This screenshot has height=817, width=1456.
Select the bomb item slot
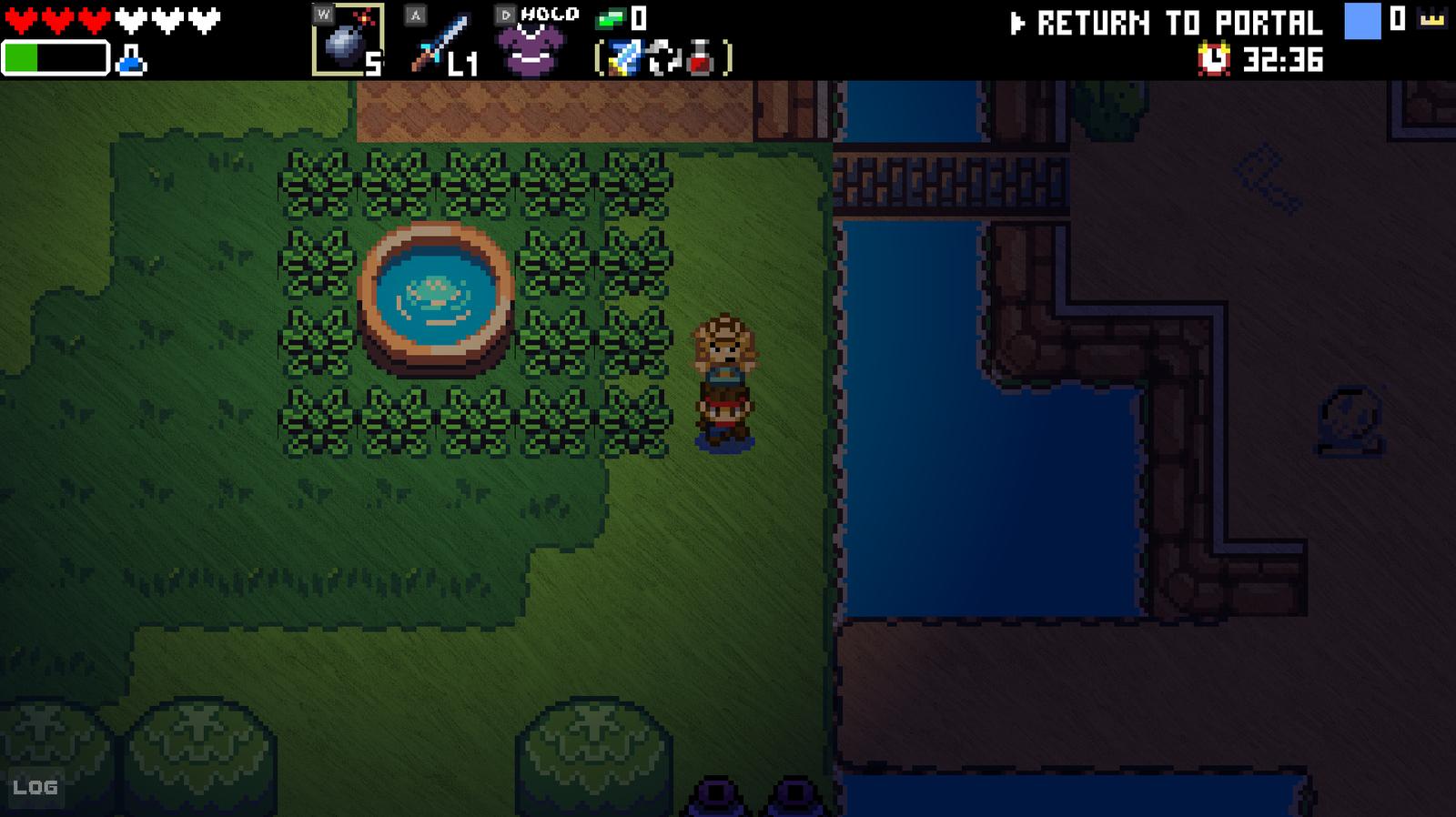click(347, 41)
